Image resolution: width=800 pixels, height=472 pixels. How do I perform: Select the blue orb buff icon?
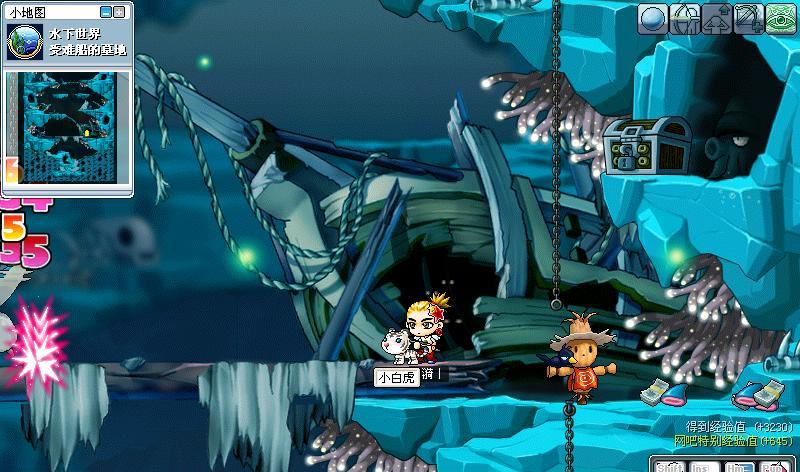(653, 18)
